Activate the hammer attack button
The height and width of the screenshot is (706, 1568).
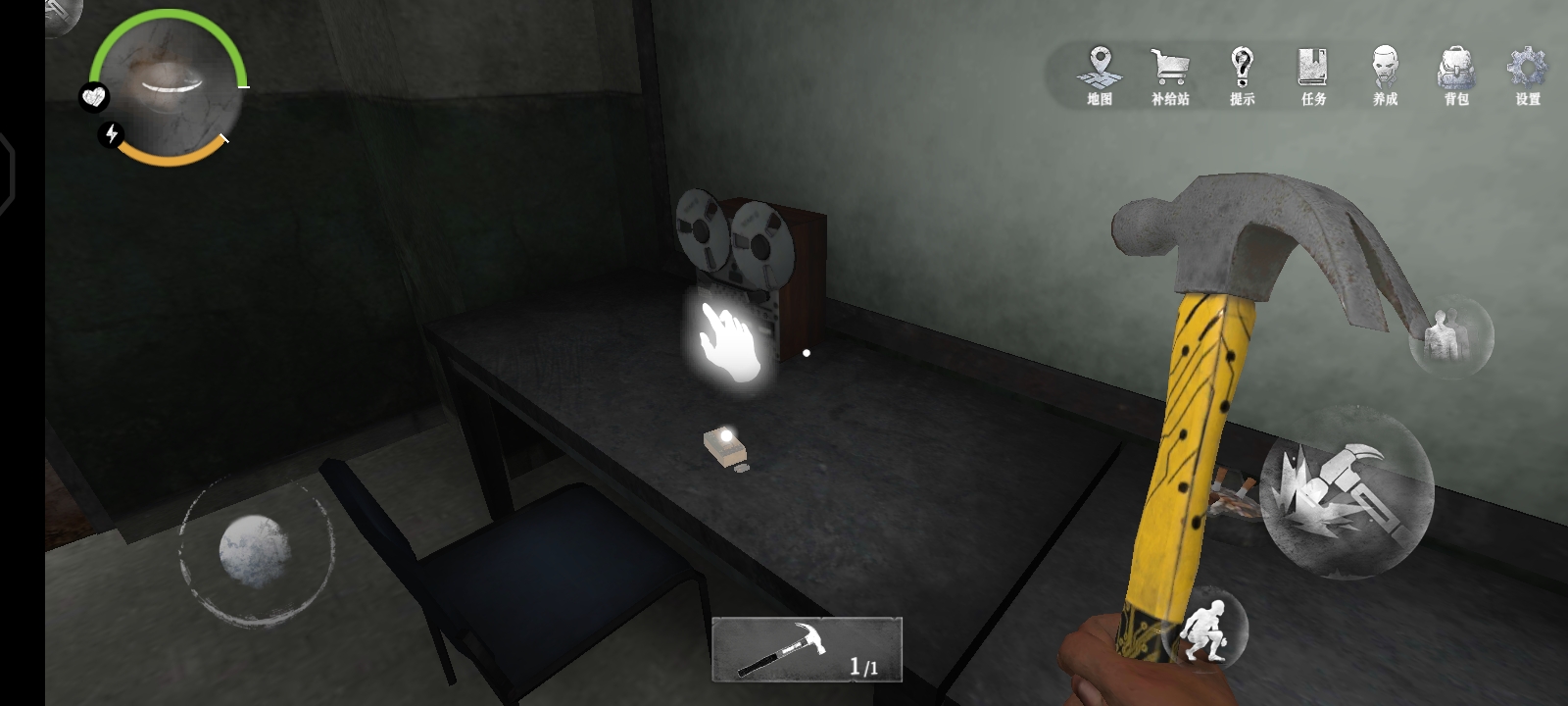tap(1346, 491)
